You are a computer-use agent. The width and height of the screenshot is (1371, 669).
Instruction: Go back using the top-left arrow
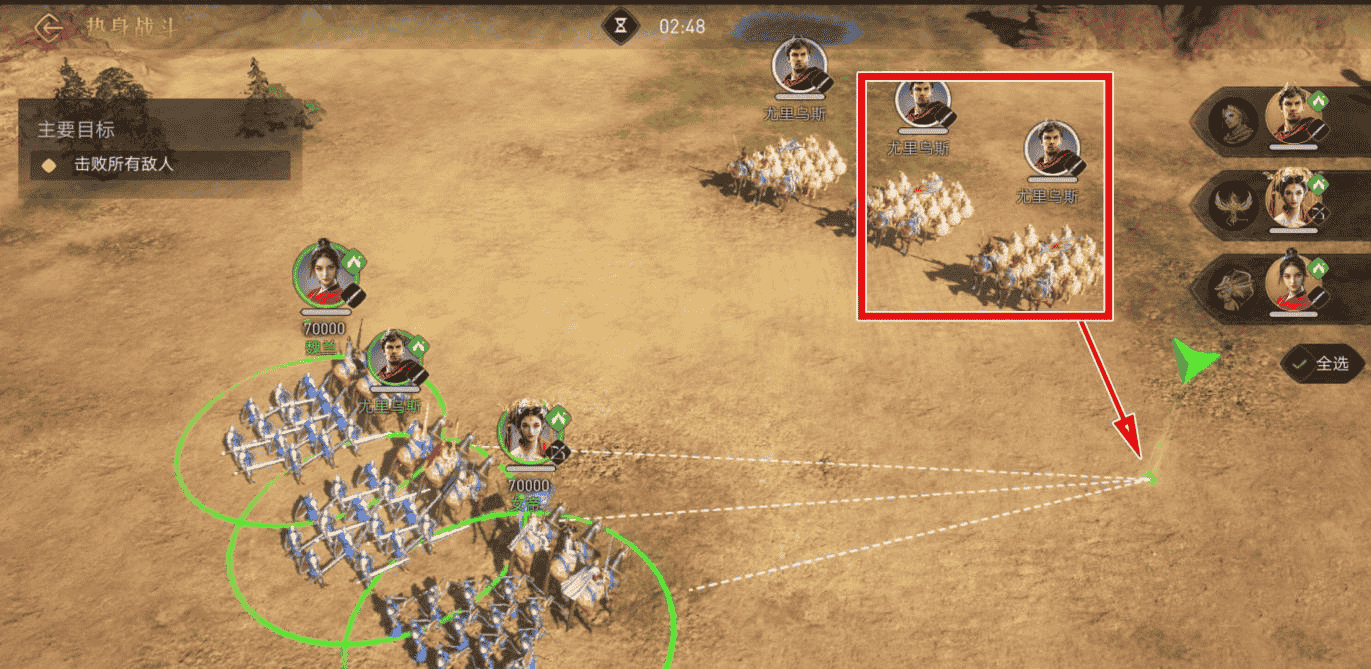point(47,27)
